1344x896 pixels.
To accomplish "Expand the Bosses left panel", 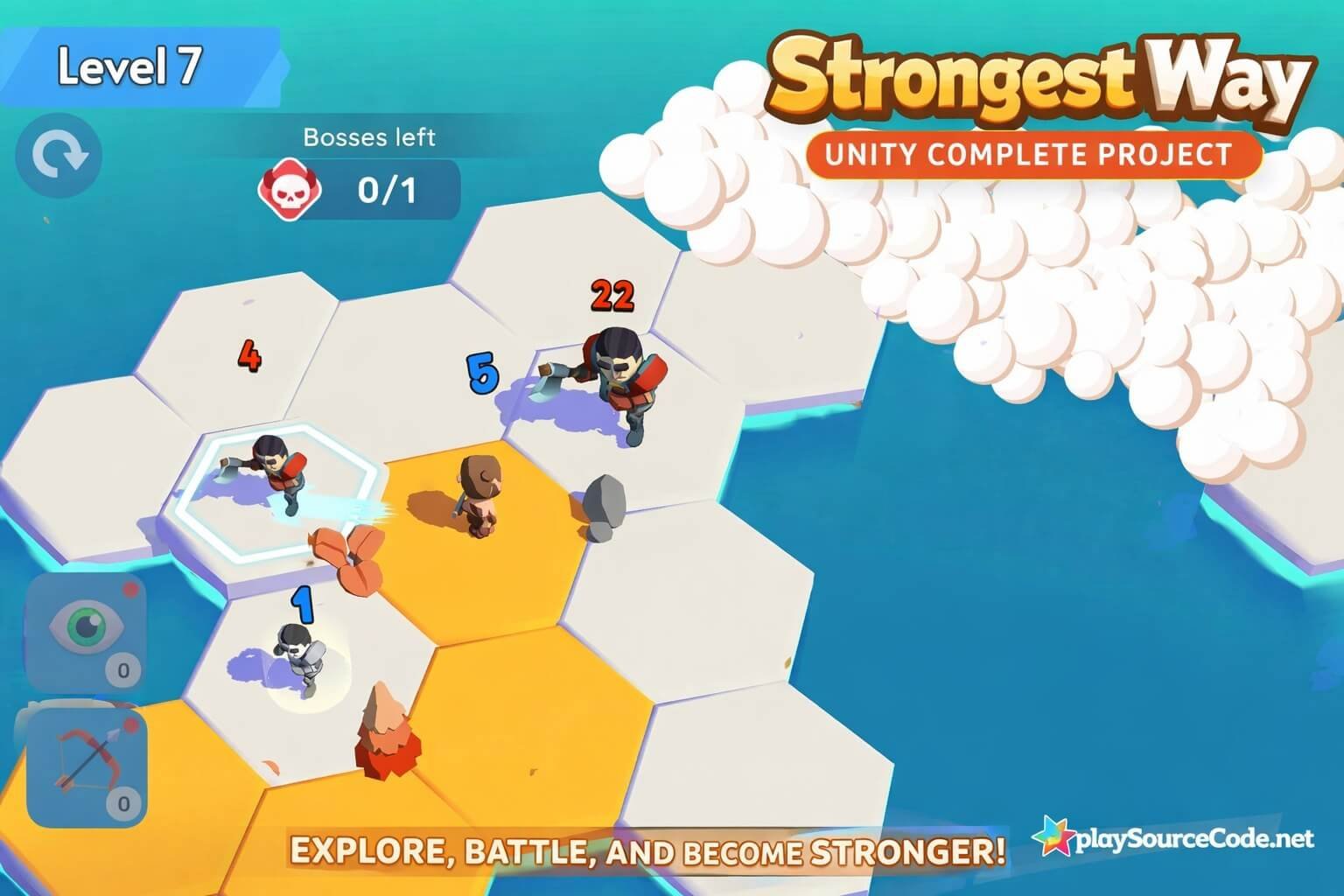I will (367, 166).
